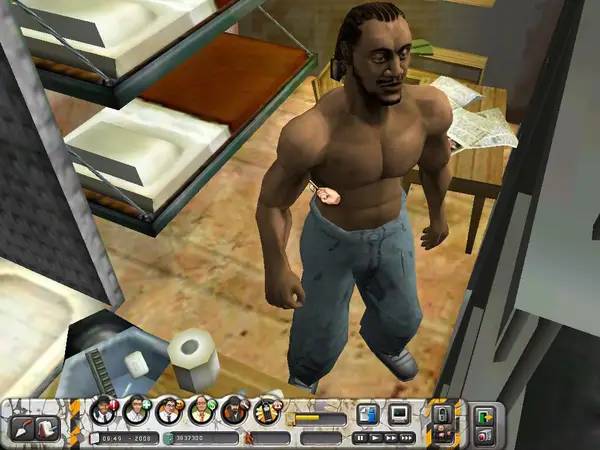
Task: Open the clipboard staff icon
Action: point(267,410)
